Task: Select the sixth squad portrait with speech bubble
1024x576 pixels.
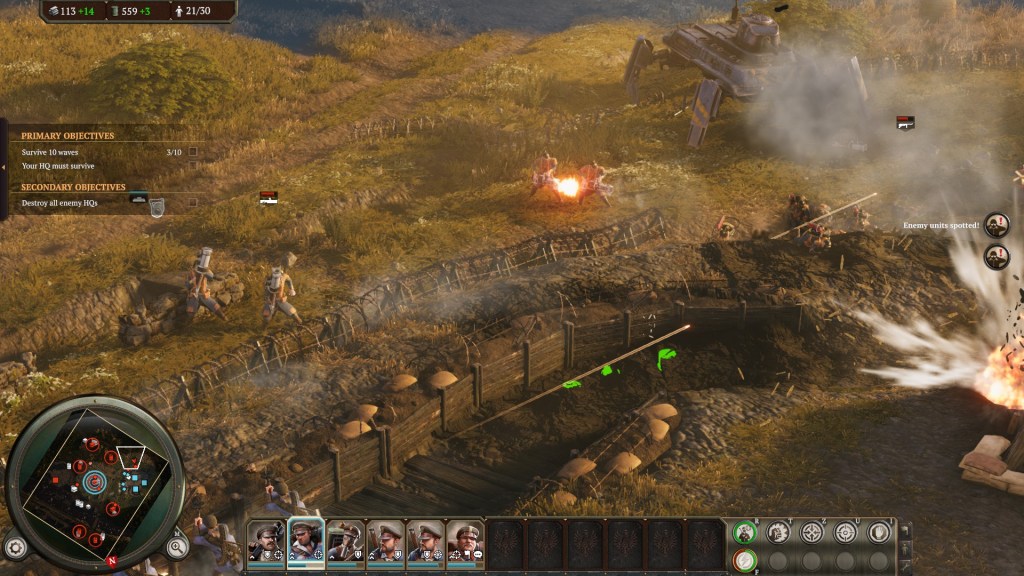Action: click(465, 541)
